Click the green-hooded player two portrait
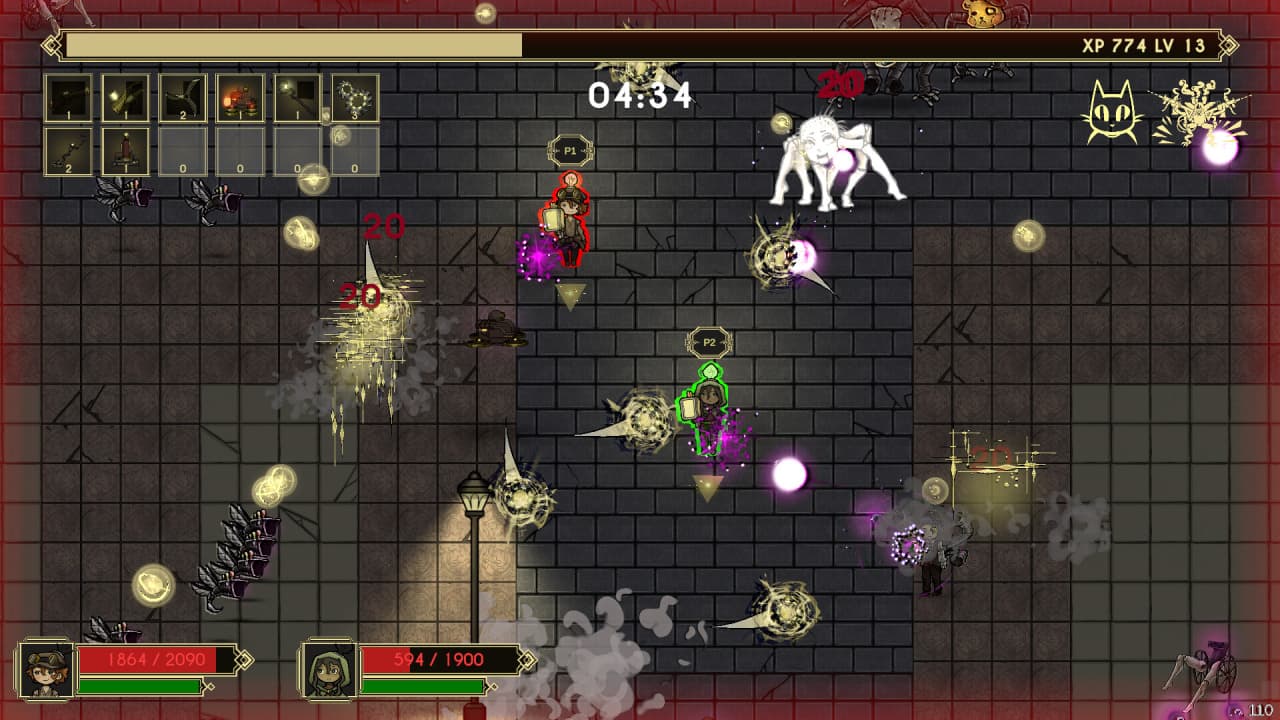The height and width of the screenshot is (720, 1280). click(328, 670)
